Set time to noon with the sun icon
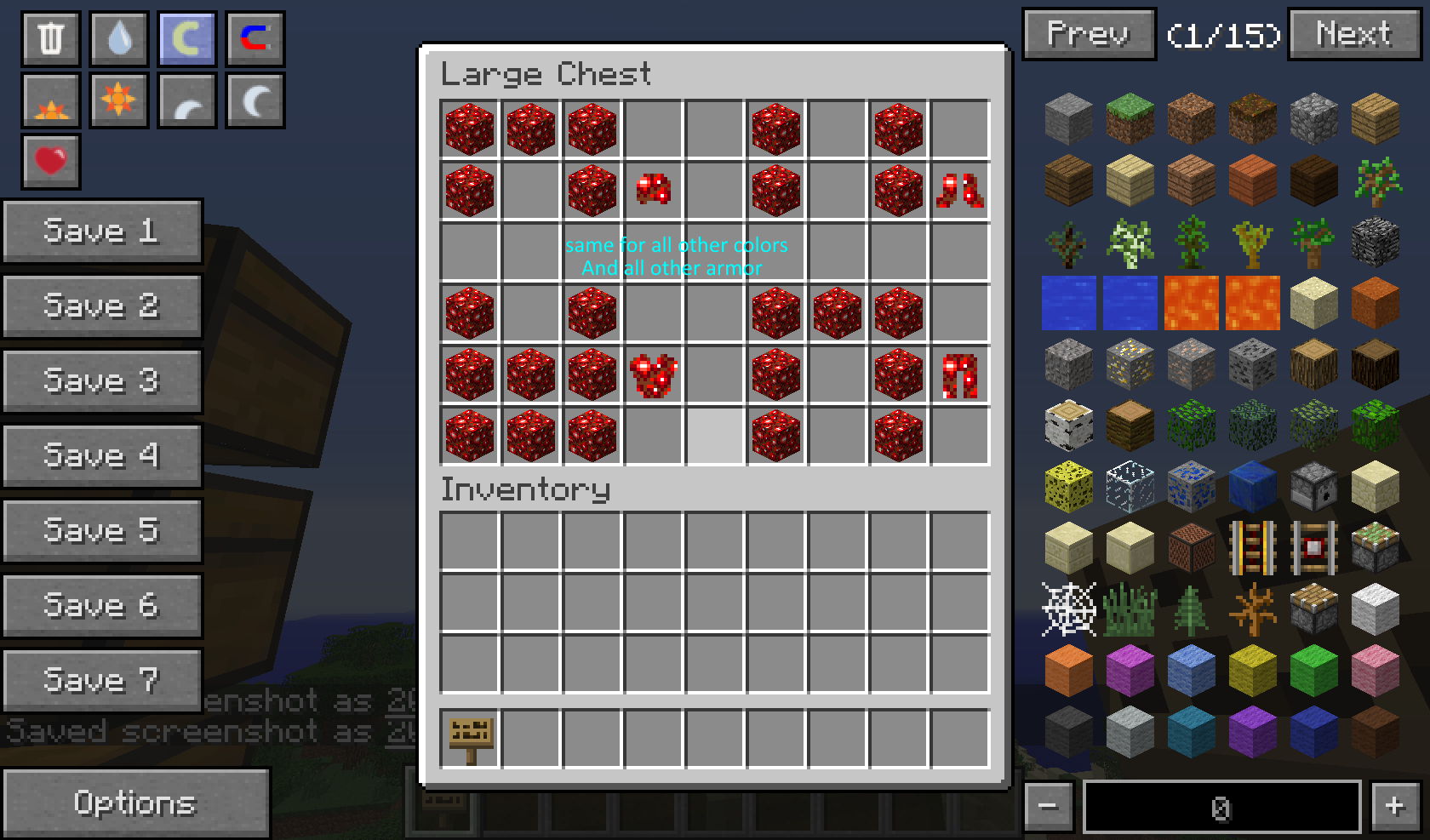The width and height of the screenshot is (1430, 840). pos(118,100)
